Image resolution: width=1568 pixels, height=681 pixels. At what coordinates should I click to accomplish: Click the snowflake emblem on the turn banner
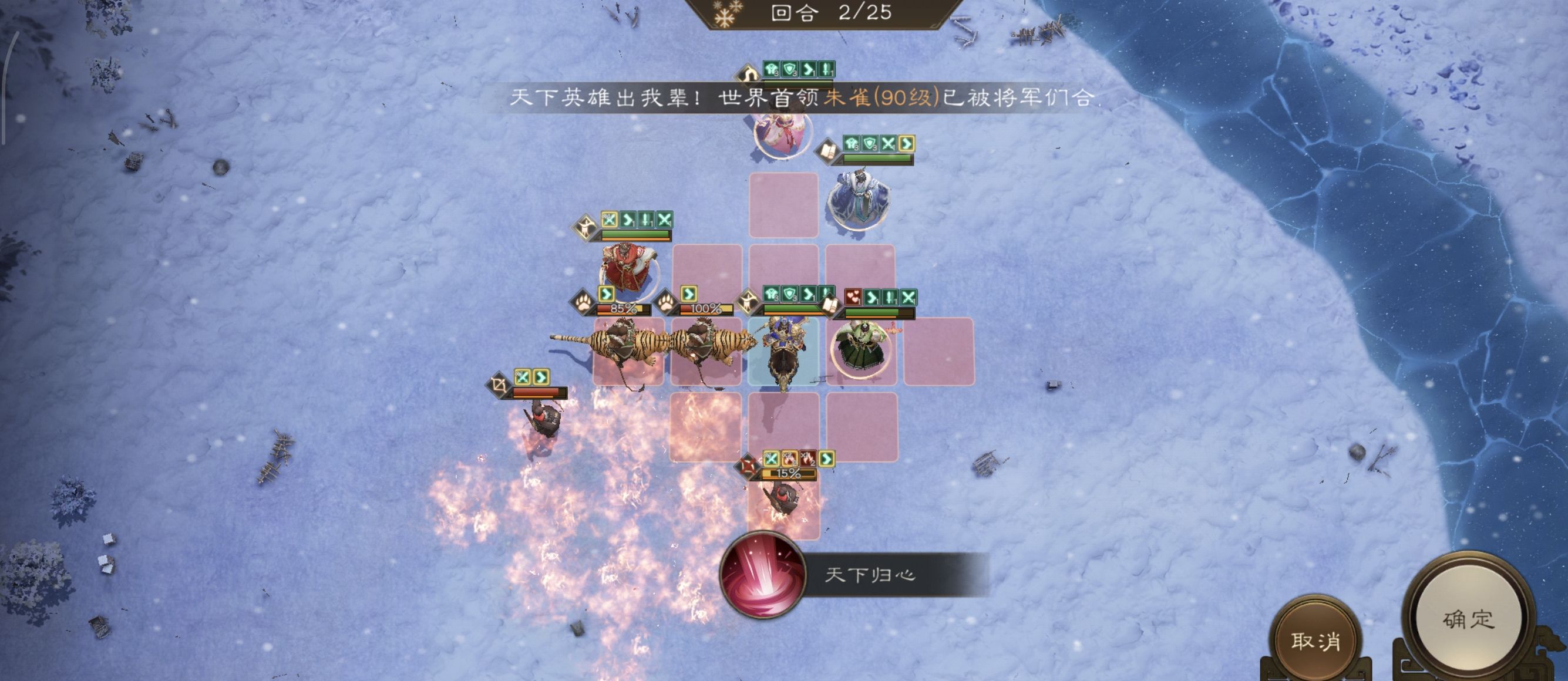click(x=724, y=15)
